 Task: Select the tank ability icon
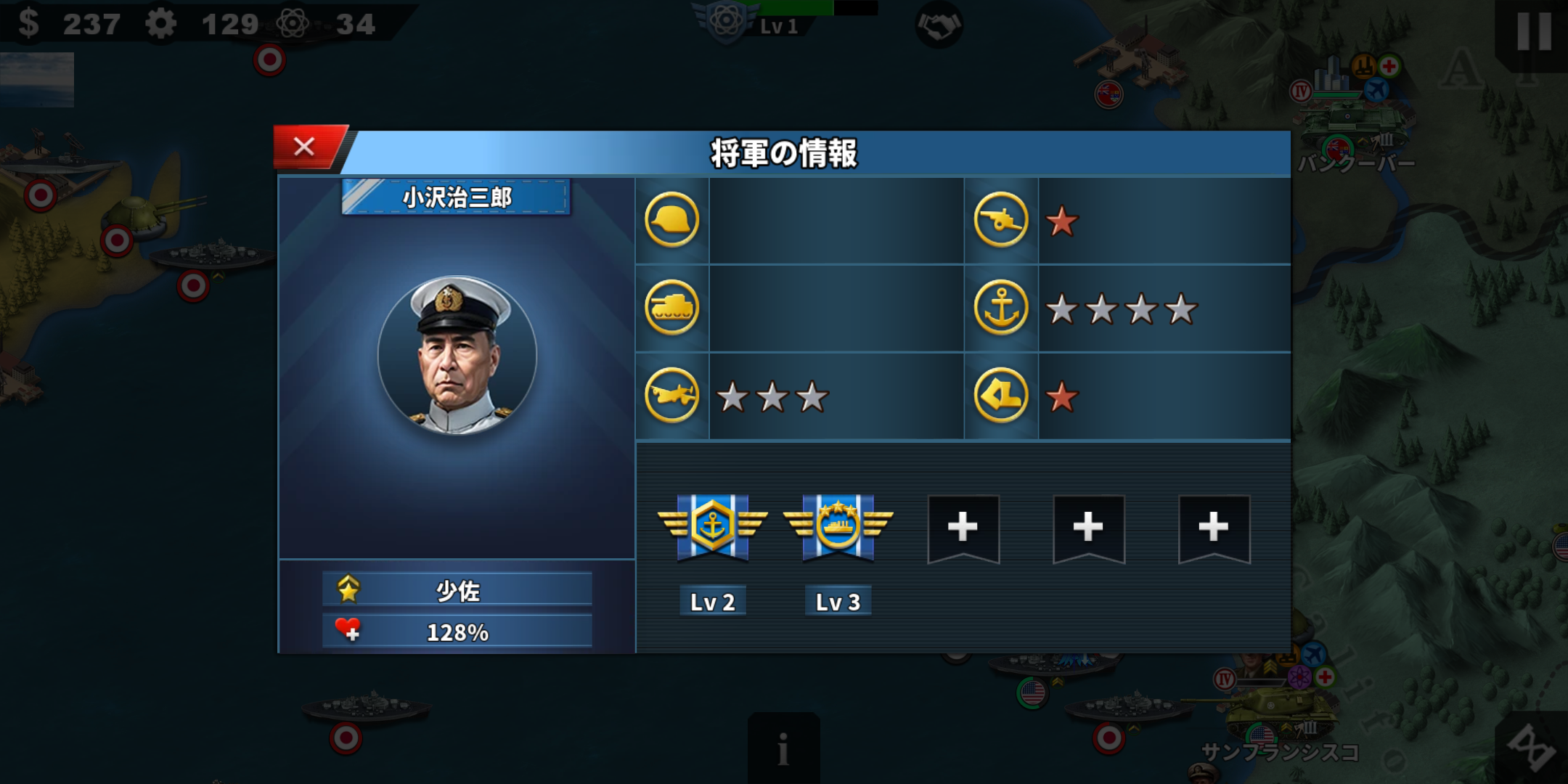tap(671, 308)
